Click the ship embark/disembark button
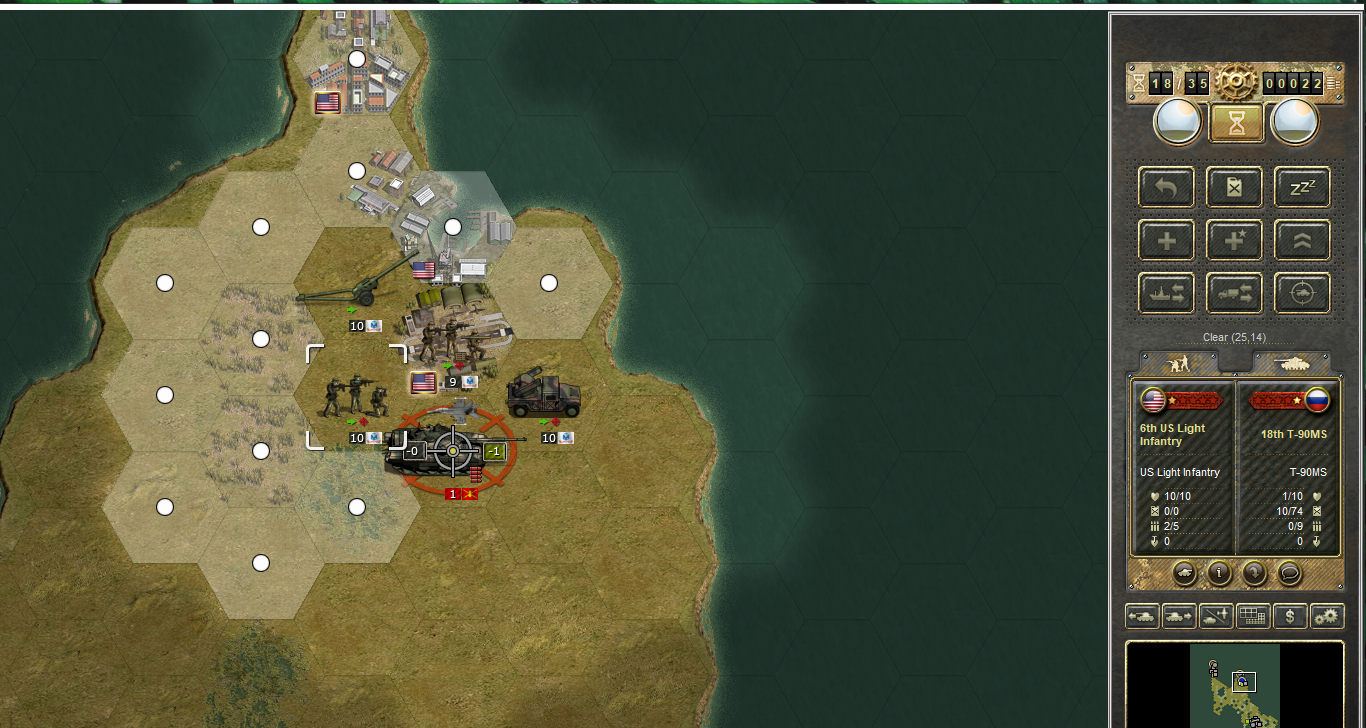 pos(1166,293)
